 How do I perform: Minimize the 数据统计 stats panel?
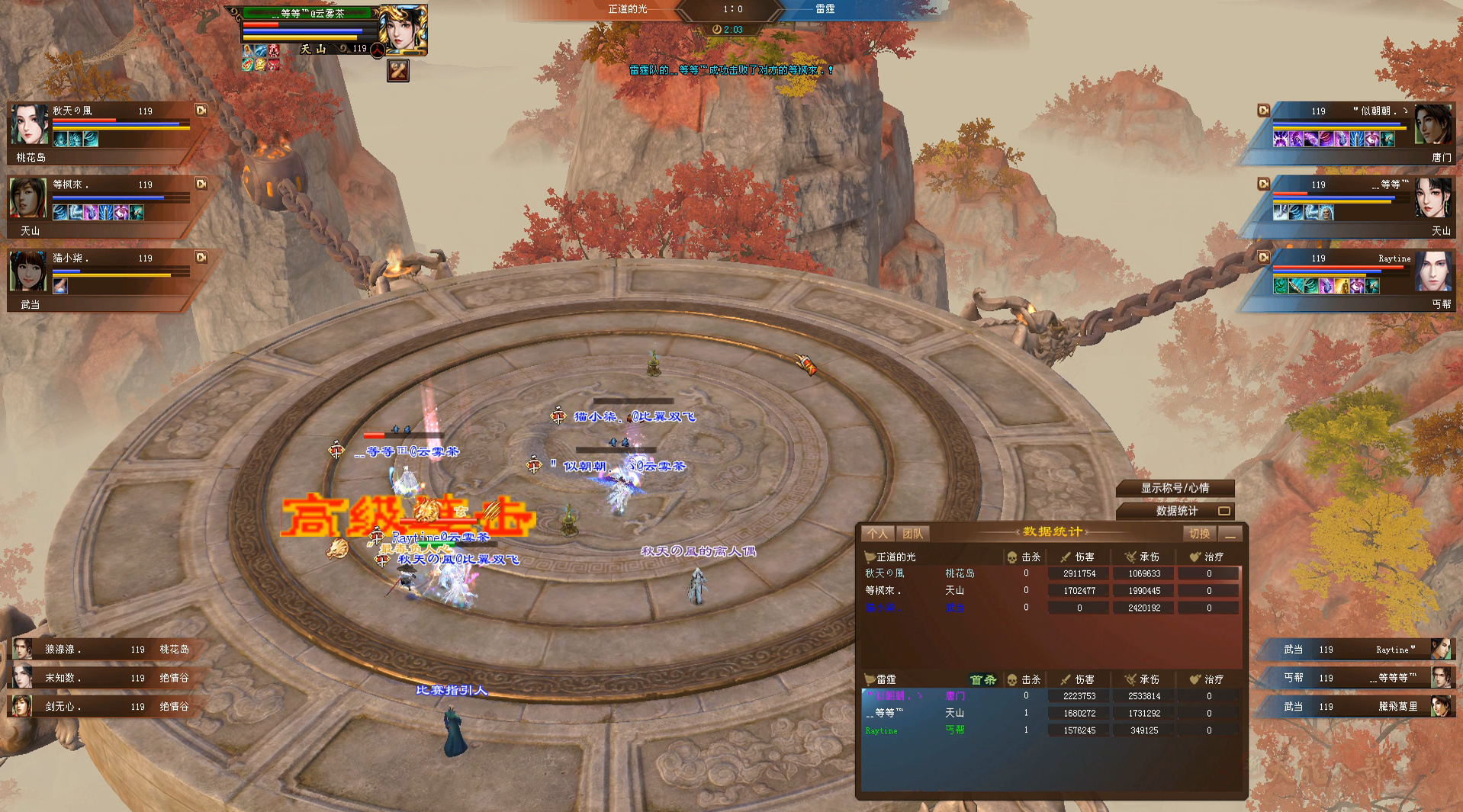[x=1230, y=534]
